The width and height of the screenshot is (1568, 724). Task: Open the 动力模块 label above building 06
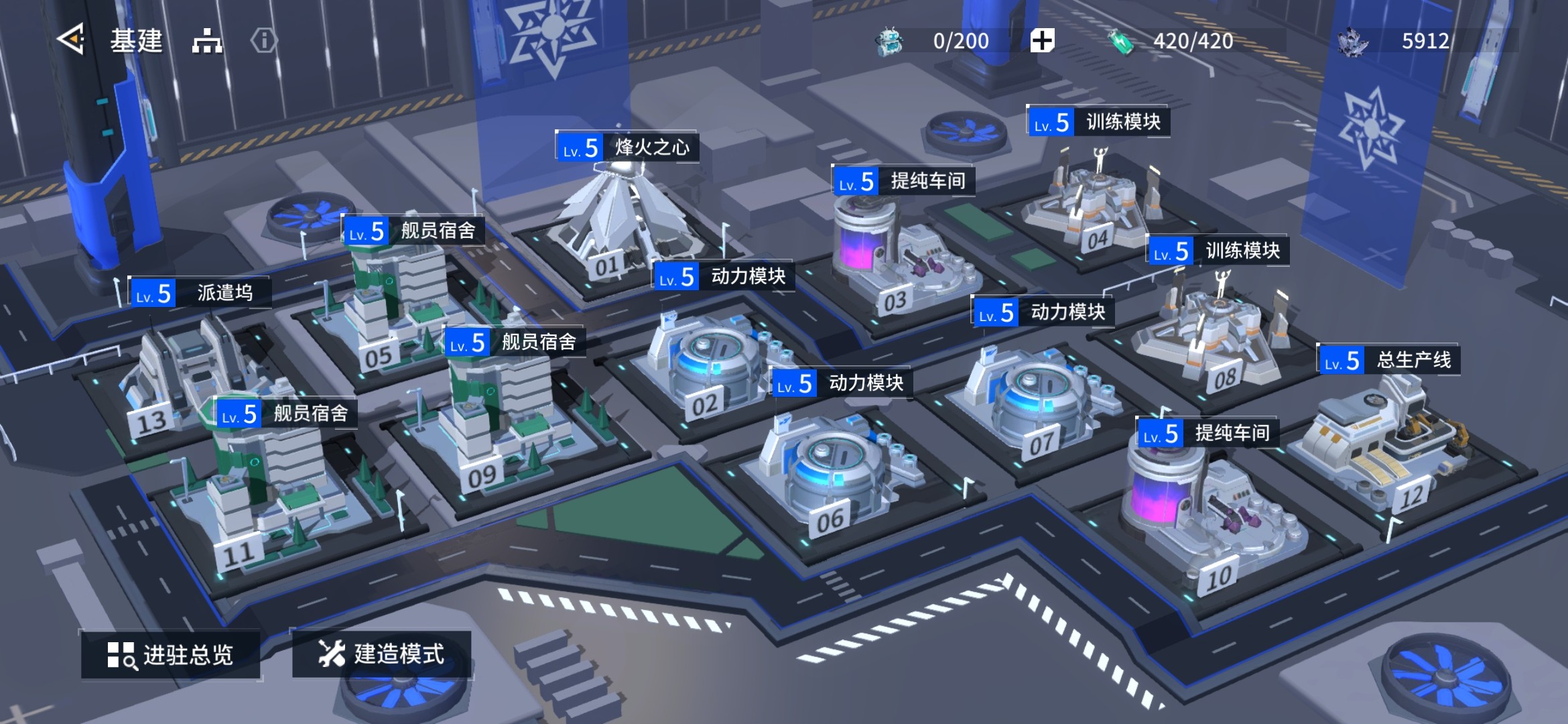pos(842,383)
